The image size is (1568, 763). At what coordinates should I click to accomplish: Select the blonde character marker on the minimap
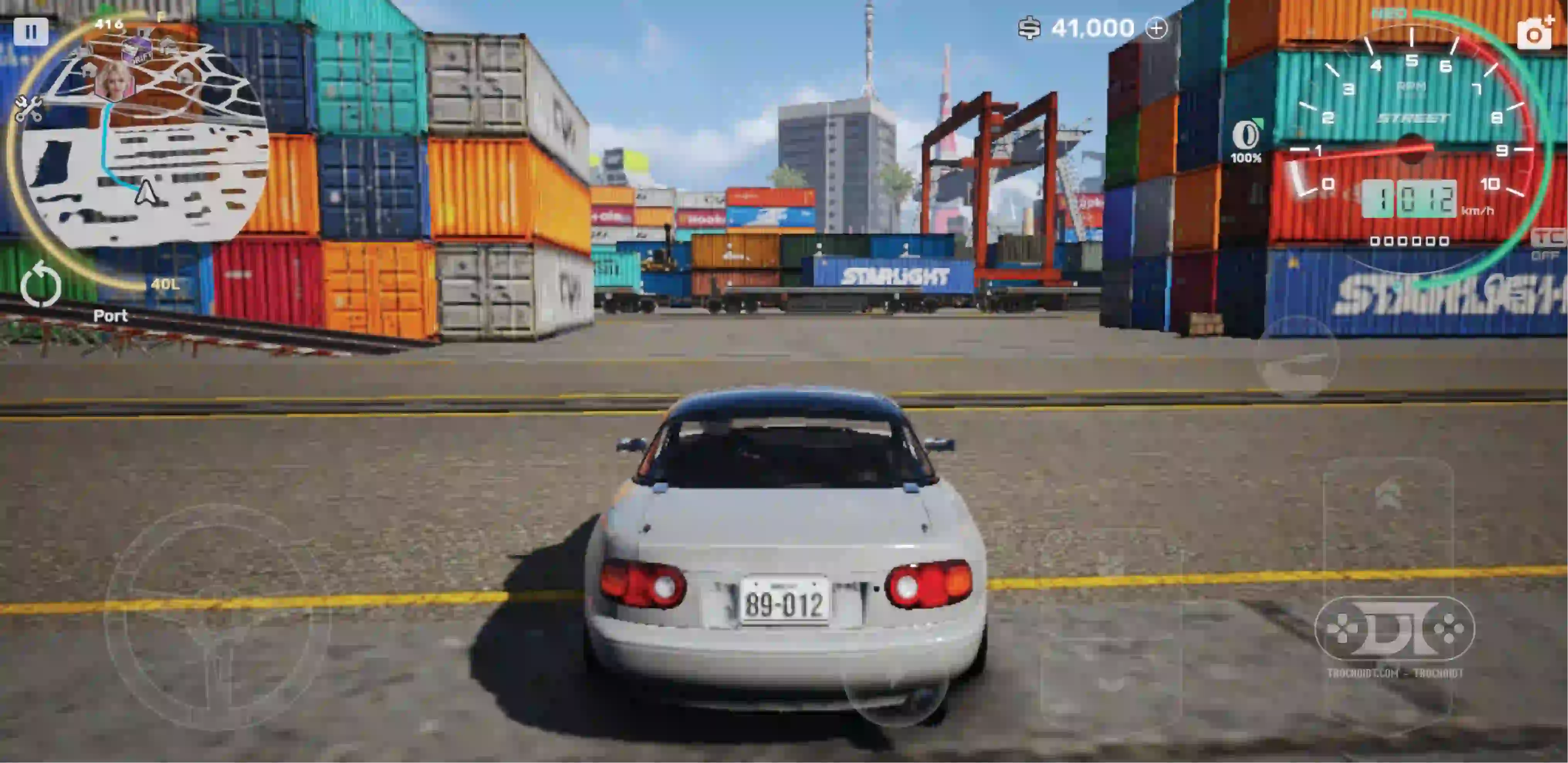pos(115,81)
